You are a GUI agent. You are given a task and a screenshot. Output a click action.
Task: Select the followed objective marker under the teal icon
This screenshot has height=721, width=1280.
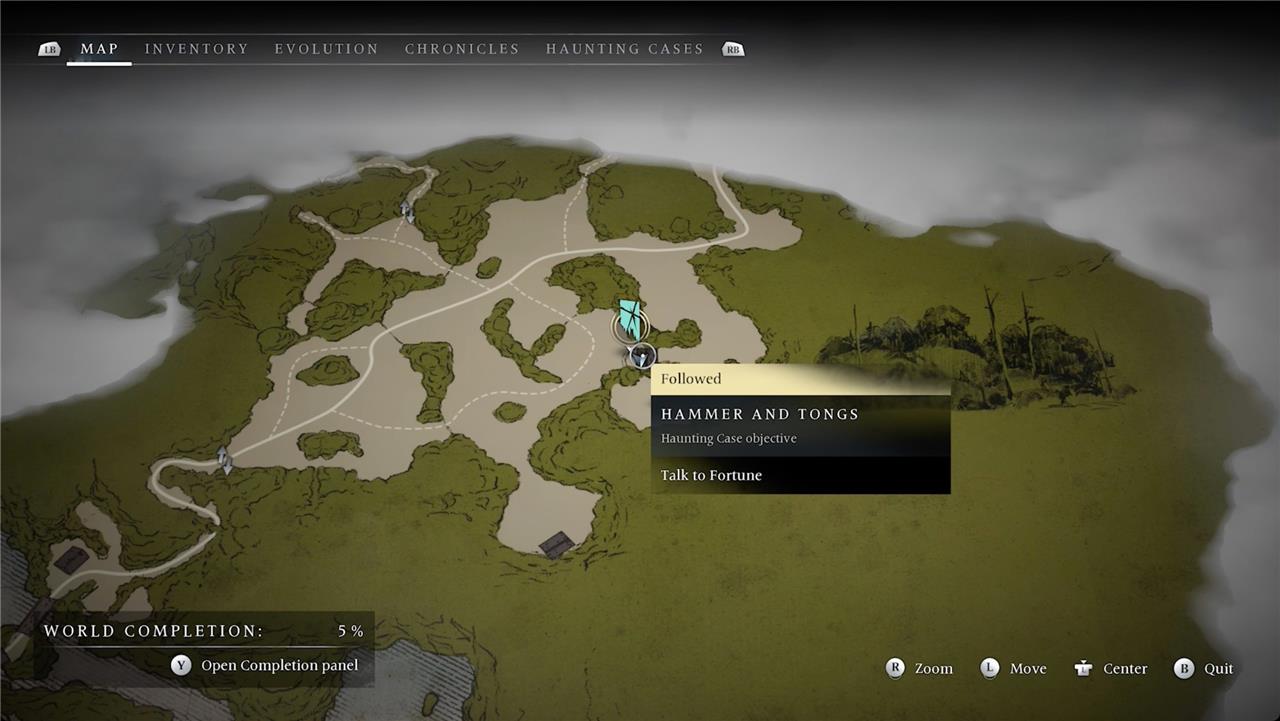[x=642, y=355]
